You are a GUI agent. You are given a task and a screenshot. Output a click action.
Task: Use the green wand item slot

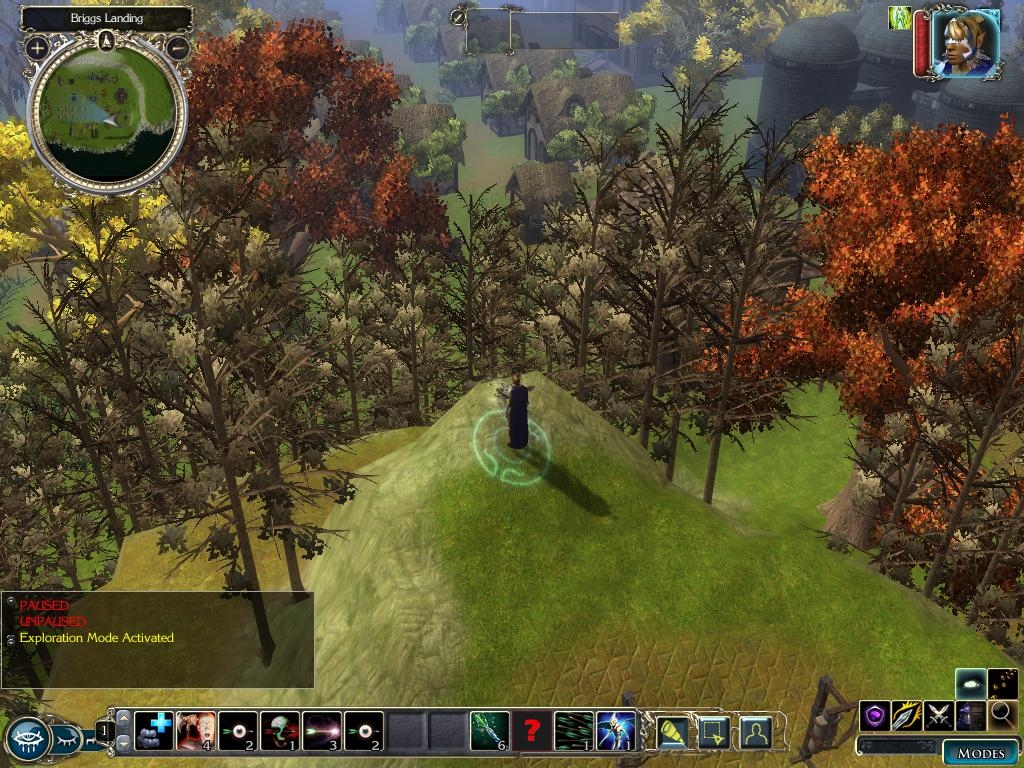coord(490,731)
